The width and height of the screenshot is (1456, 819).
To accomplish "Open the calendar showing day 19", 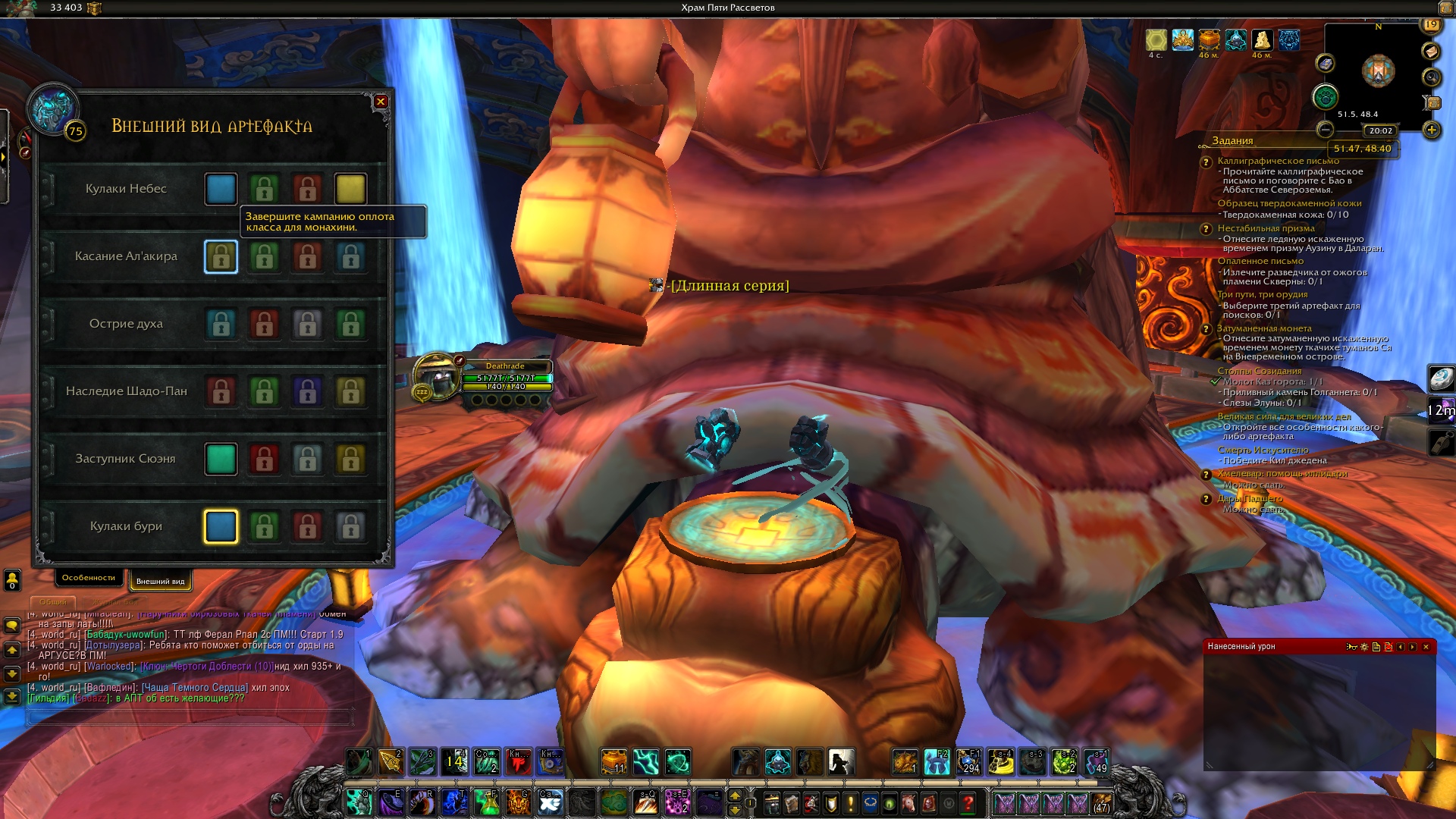I will (x=1431, y=24).
